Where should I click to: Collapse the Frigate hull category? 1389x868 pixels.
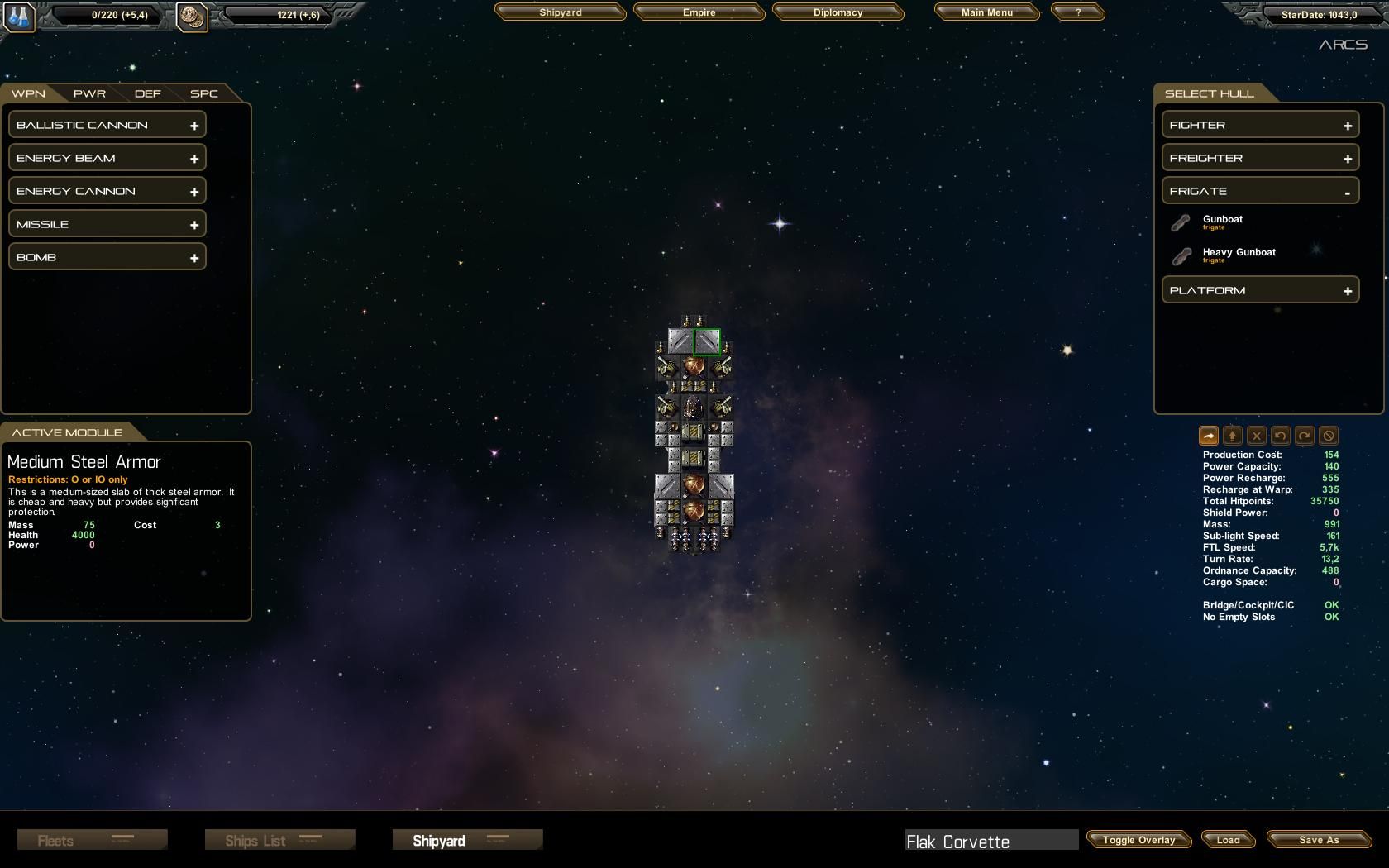click(x=1260, y=191)
